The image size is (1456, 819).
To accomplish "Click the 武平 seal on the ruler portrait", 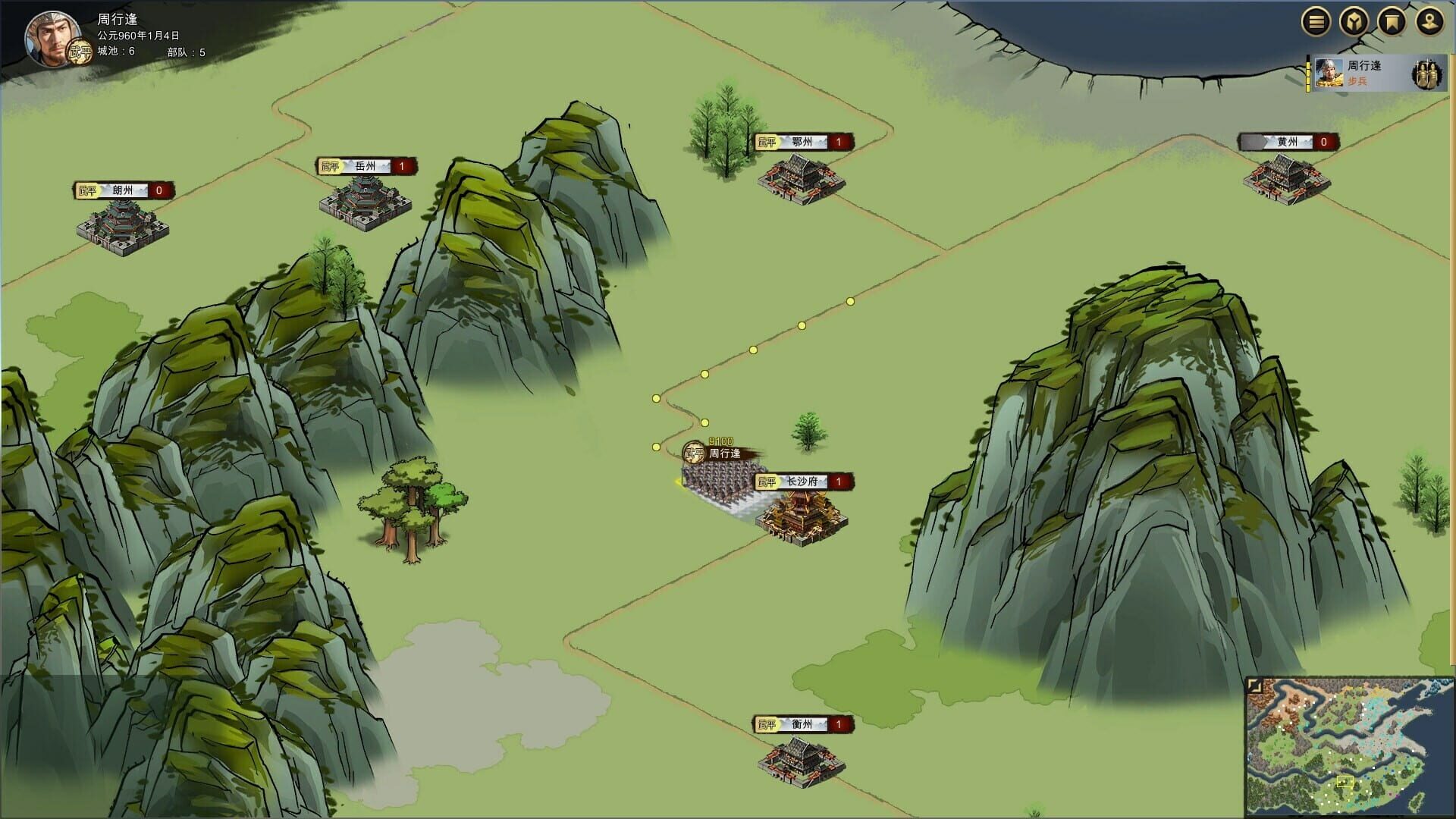I will click(x=79, y=52).
